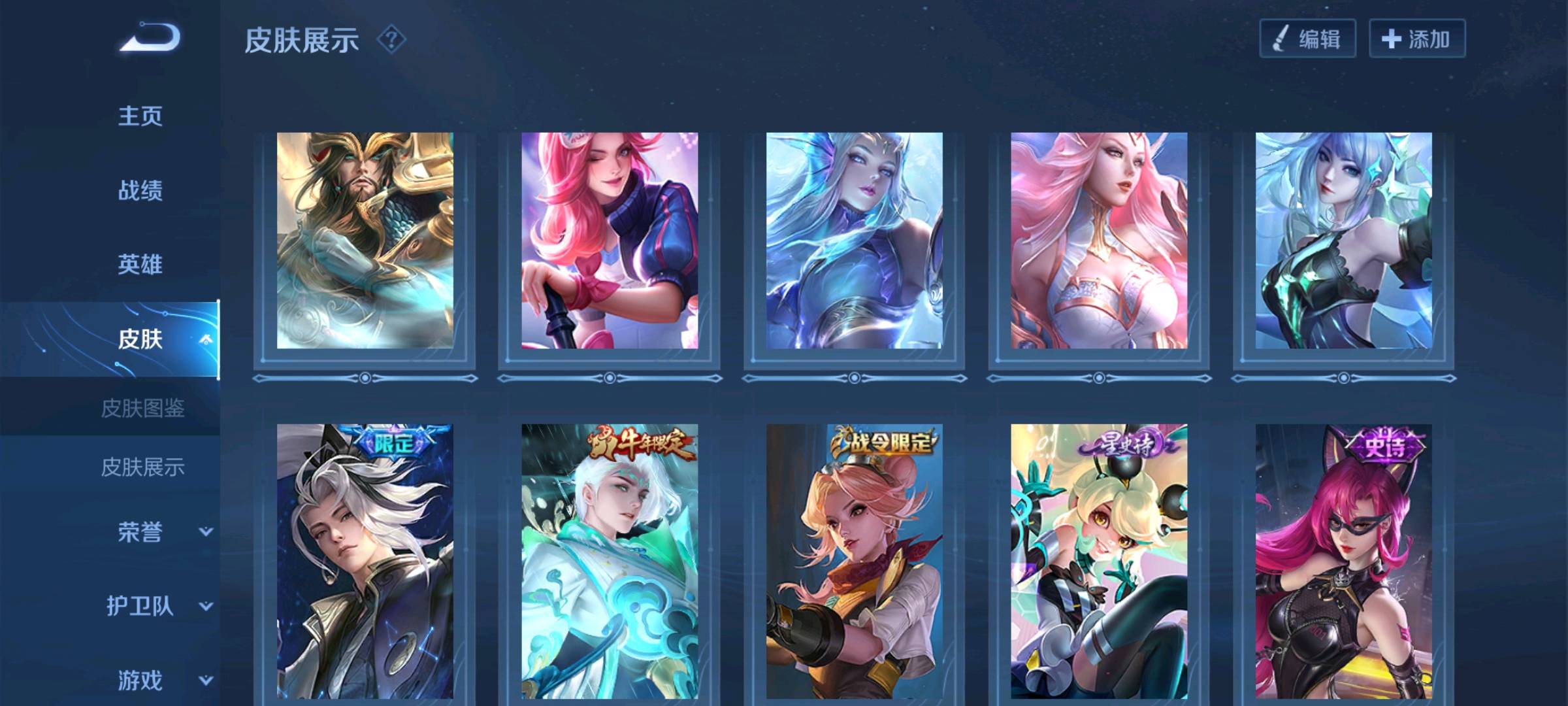Select the 星史诗 green-haired girl skin card

click(1099, 562)
